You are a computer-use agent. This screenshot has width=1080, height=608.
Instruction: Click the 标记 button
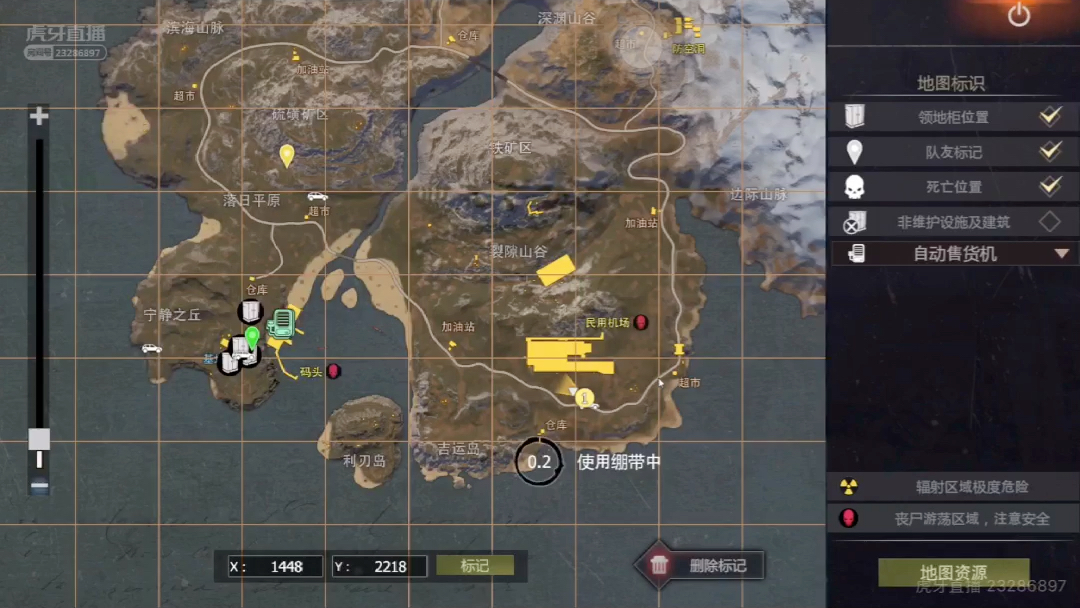(475, 566)
